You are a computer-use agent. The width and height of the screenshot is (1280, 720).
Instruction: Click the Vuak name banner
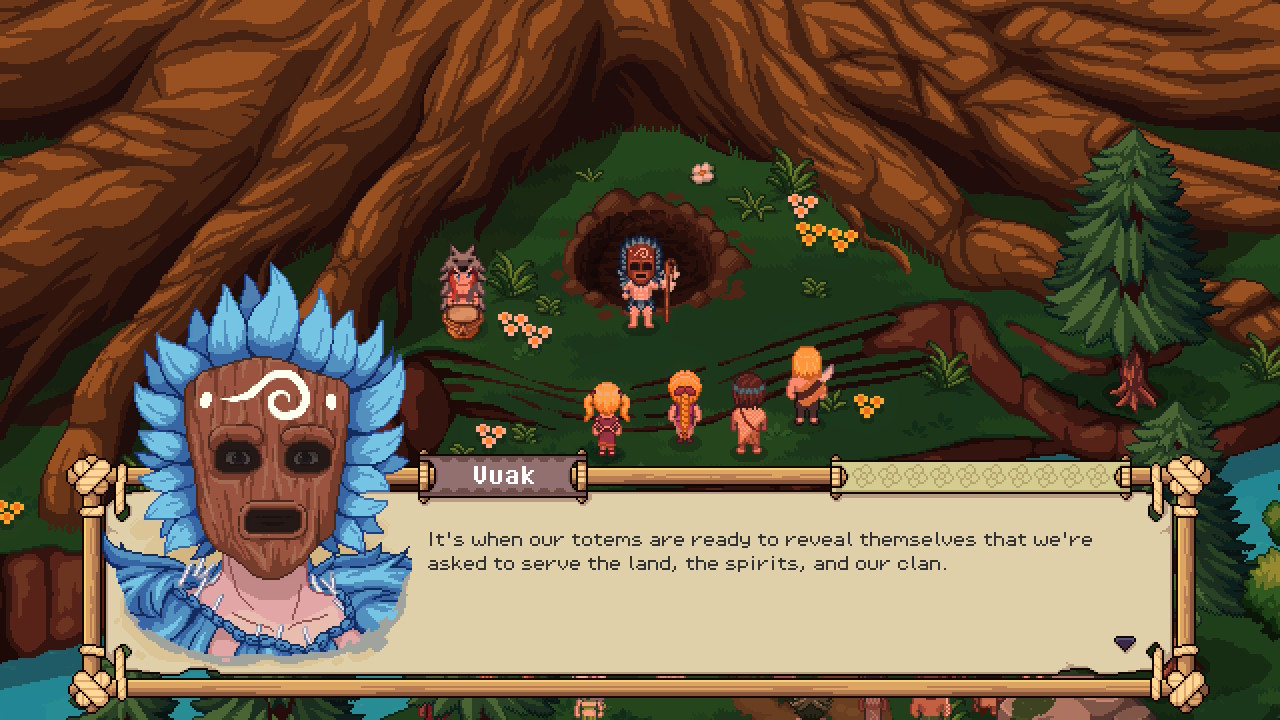tap(502, 476)
